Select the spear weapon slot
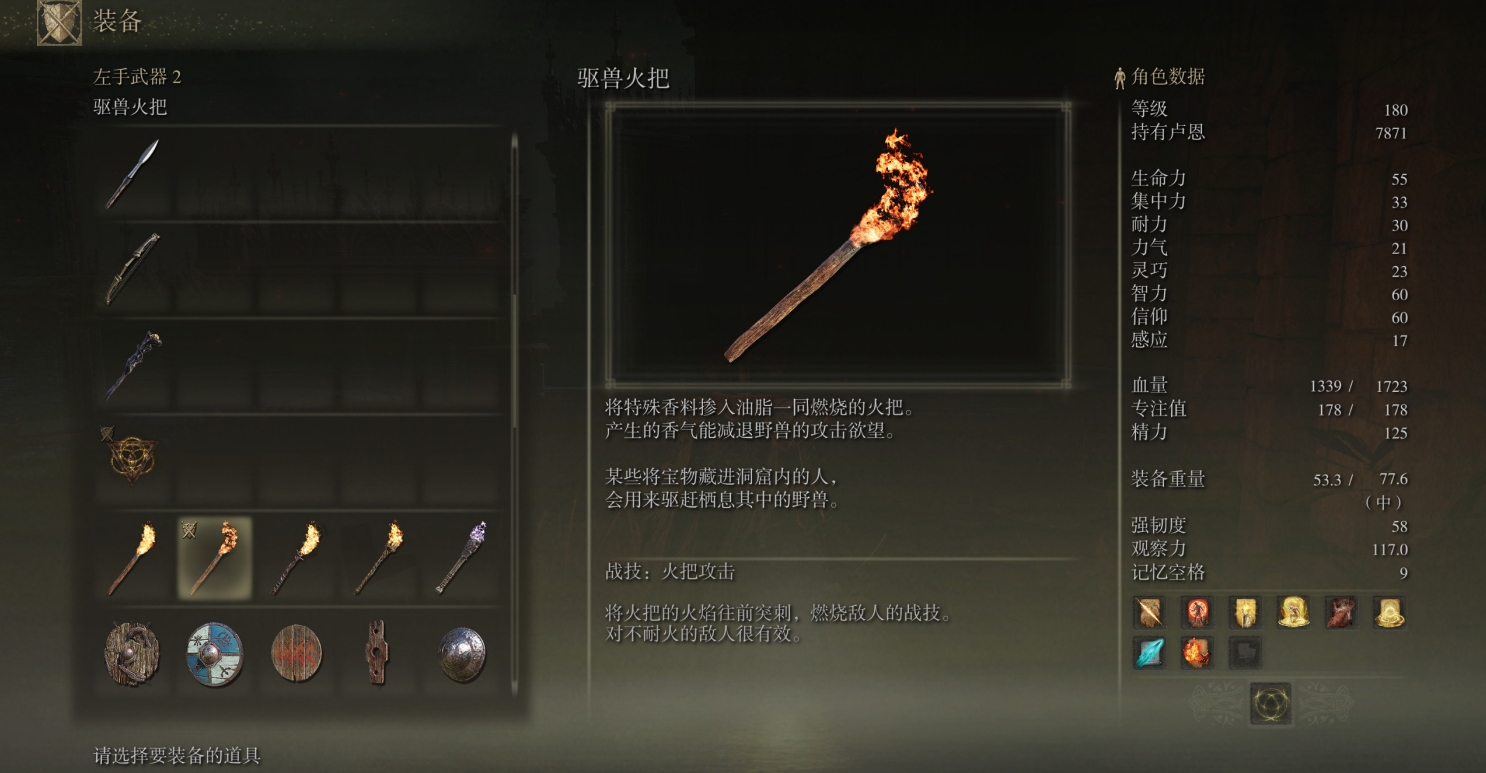 [133, 173]
